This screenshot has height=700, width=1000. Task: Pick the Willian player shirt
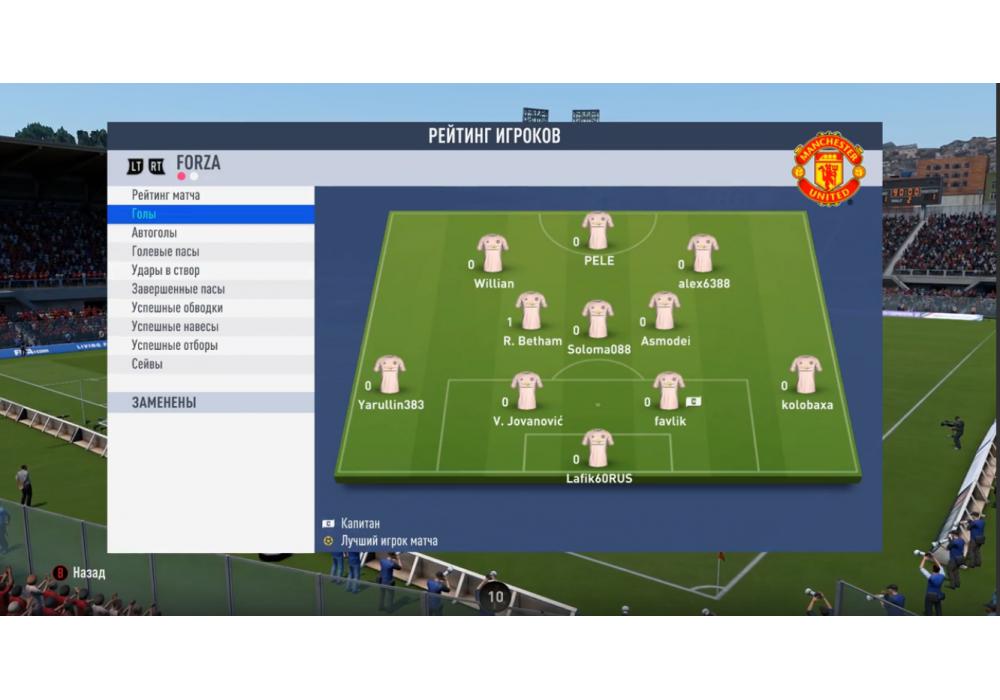point(493,254)
